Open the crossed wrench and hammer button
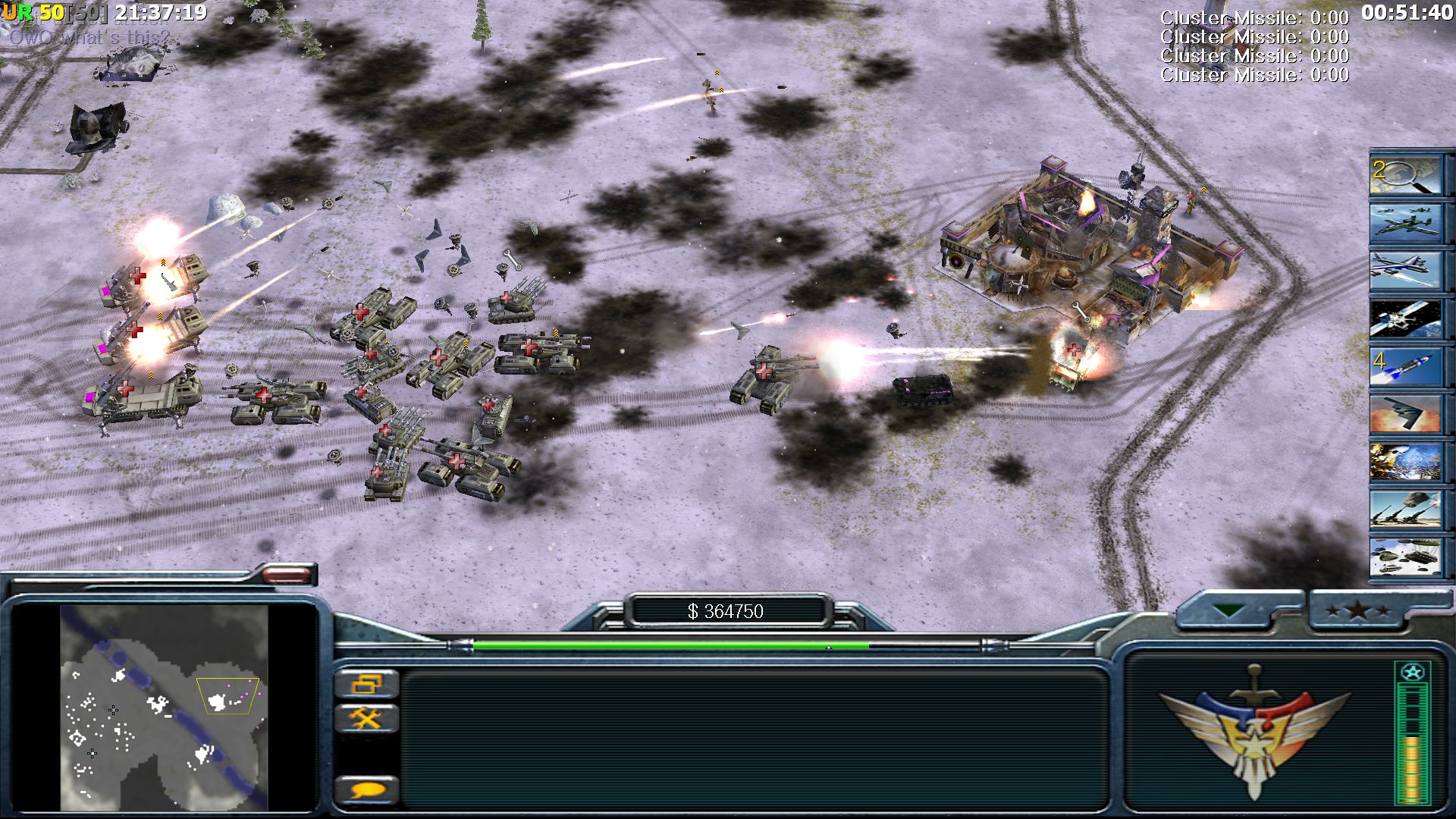 tap(366, 717)
